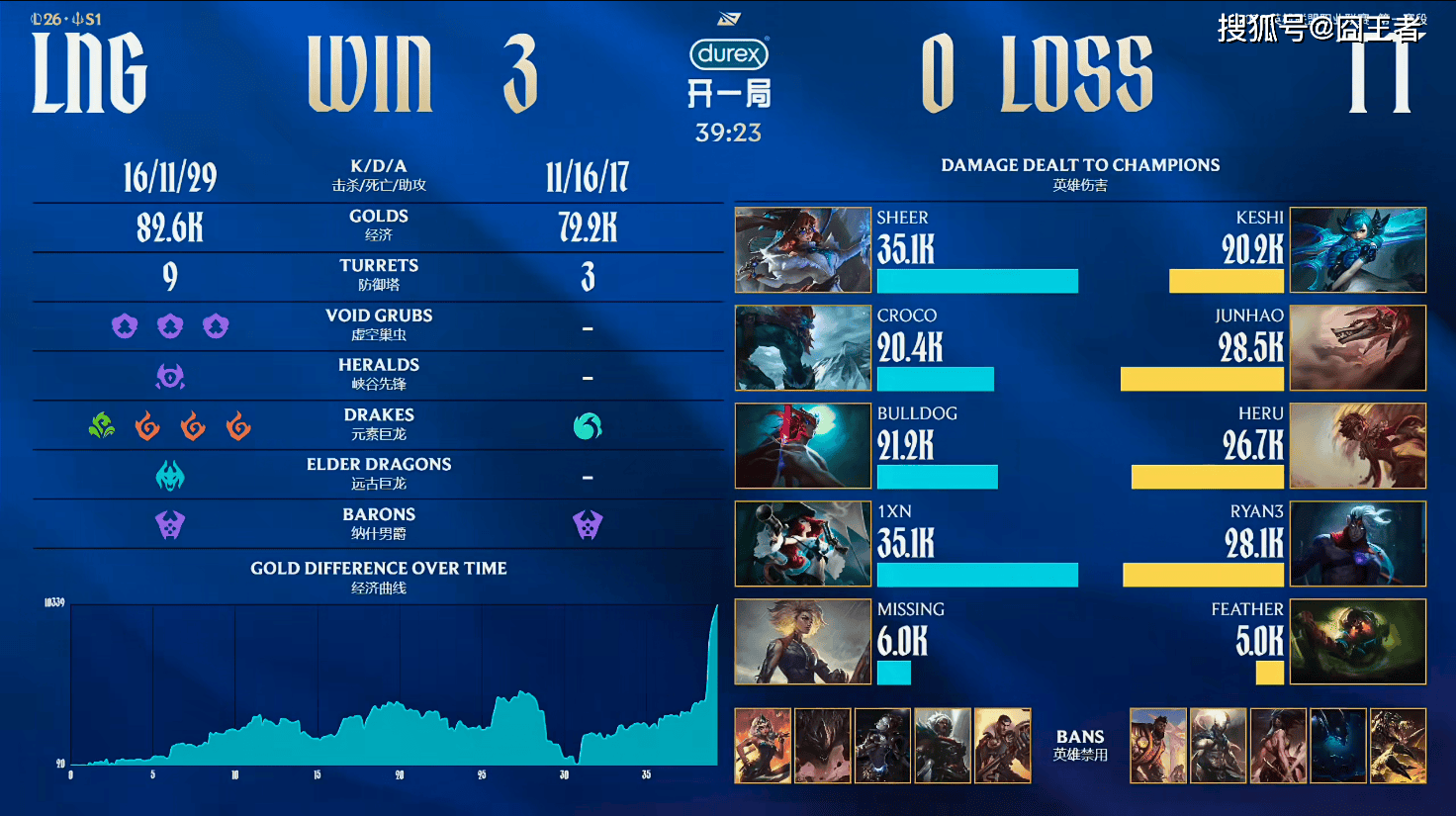Click FEATHER's champion portrait
This screenshot has height=816, width=1456.
pyautogui.click(x=1358, y=641)
